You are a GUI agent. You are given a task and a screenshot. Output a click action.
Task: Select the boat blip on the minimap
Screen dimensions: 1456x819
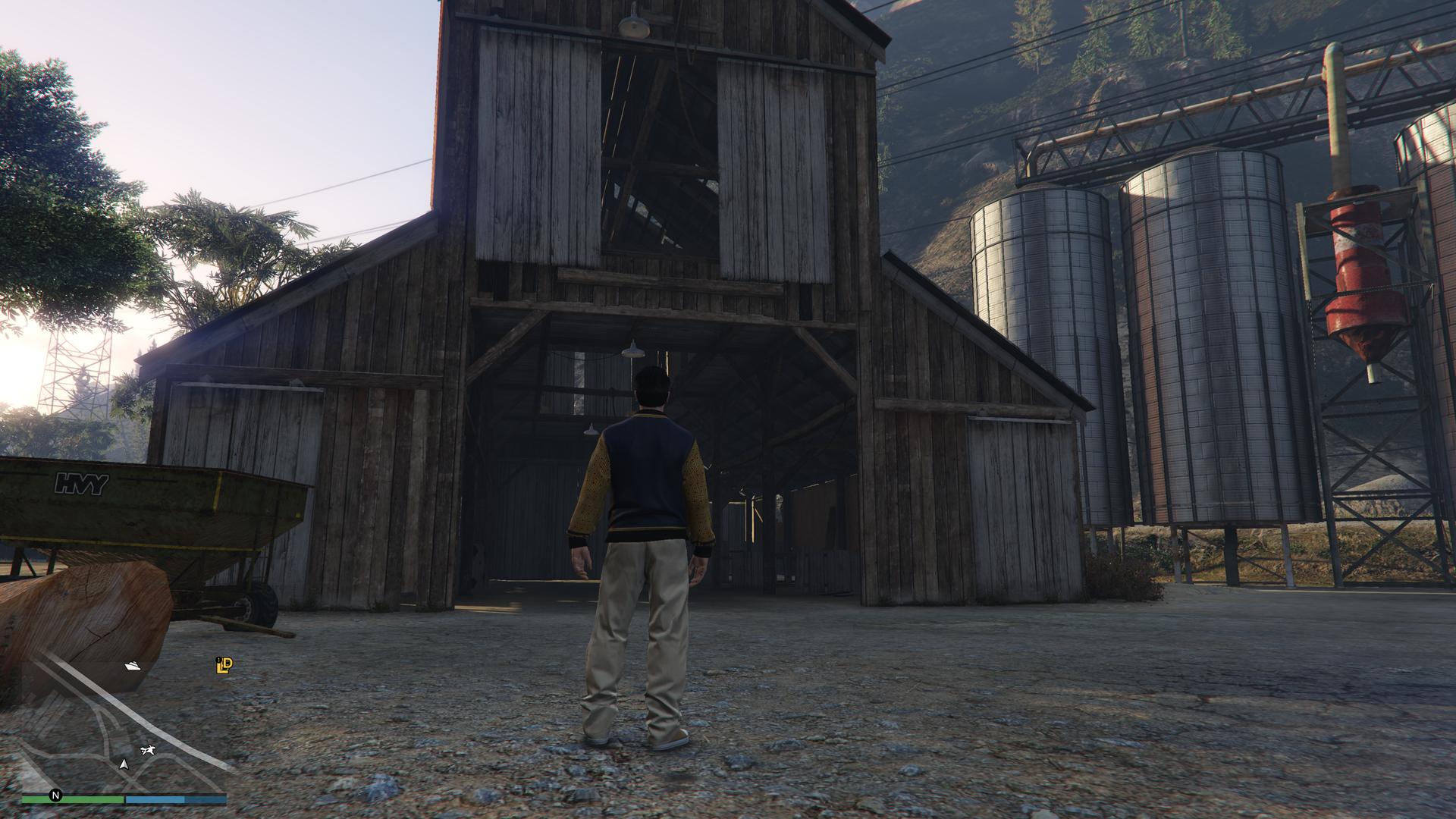(x=133, y=666)
